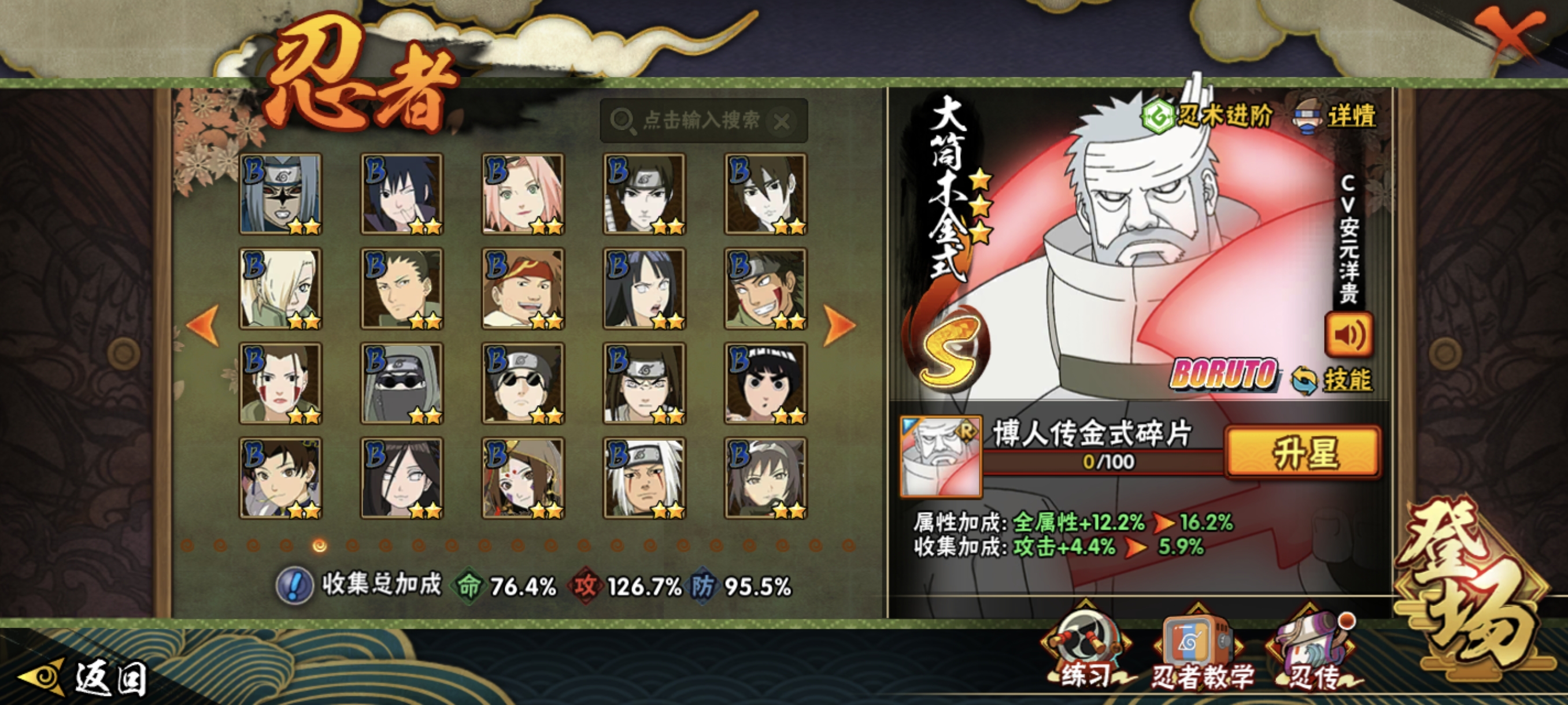Image resolution: width=1568 pixels, height=705 pixels.
Task: Switch to the 技能 skills view
Action: coord(1332,380)
